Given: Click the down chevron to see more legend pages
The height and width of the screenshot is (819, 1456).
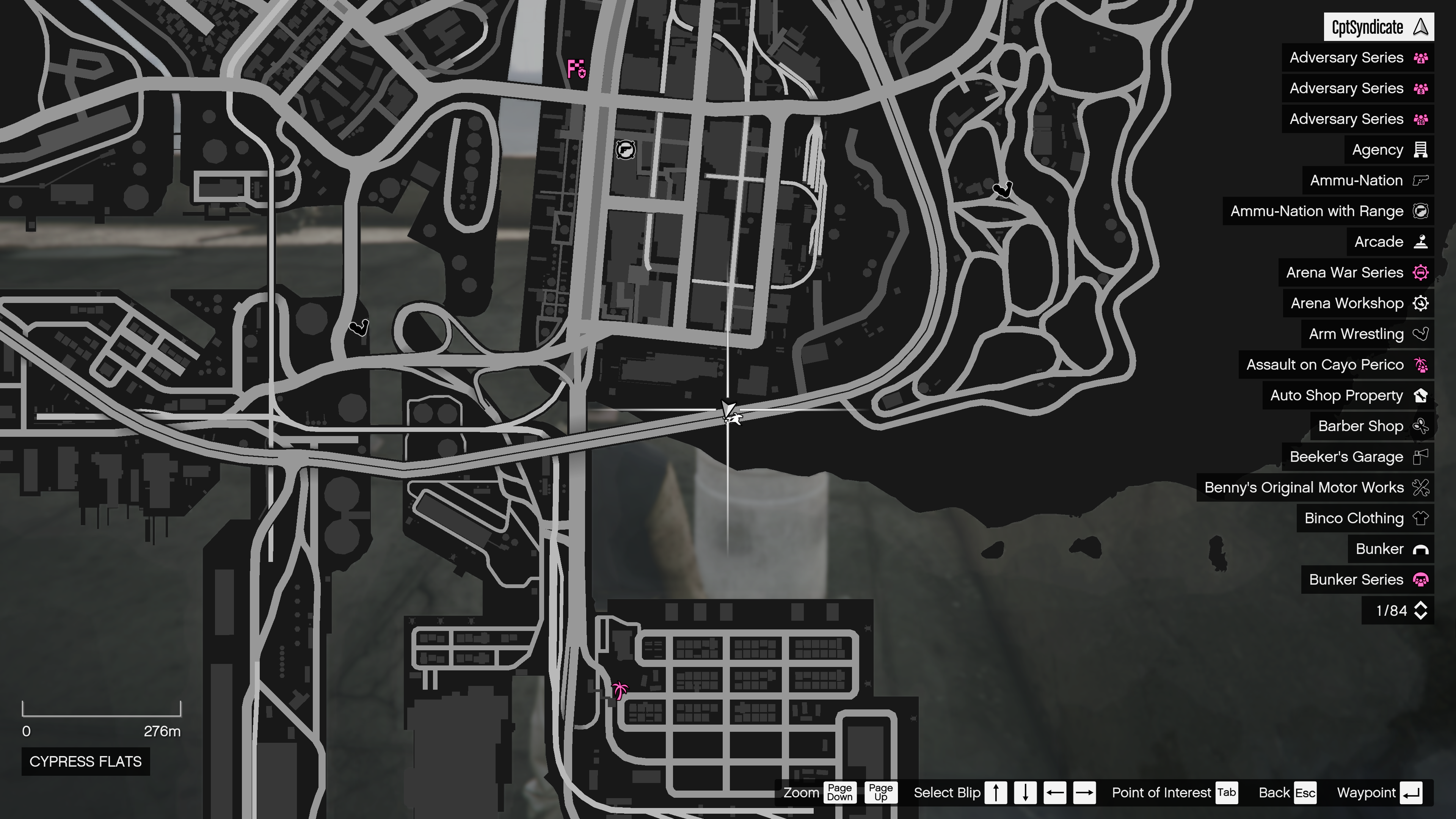Looking at the screenshot, I should (1421, 615).
